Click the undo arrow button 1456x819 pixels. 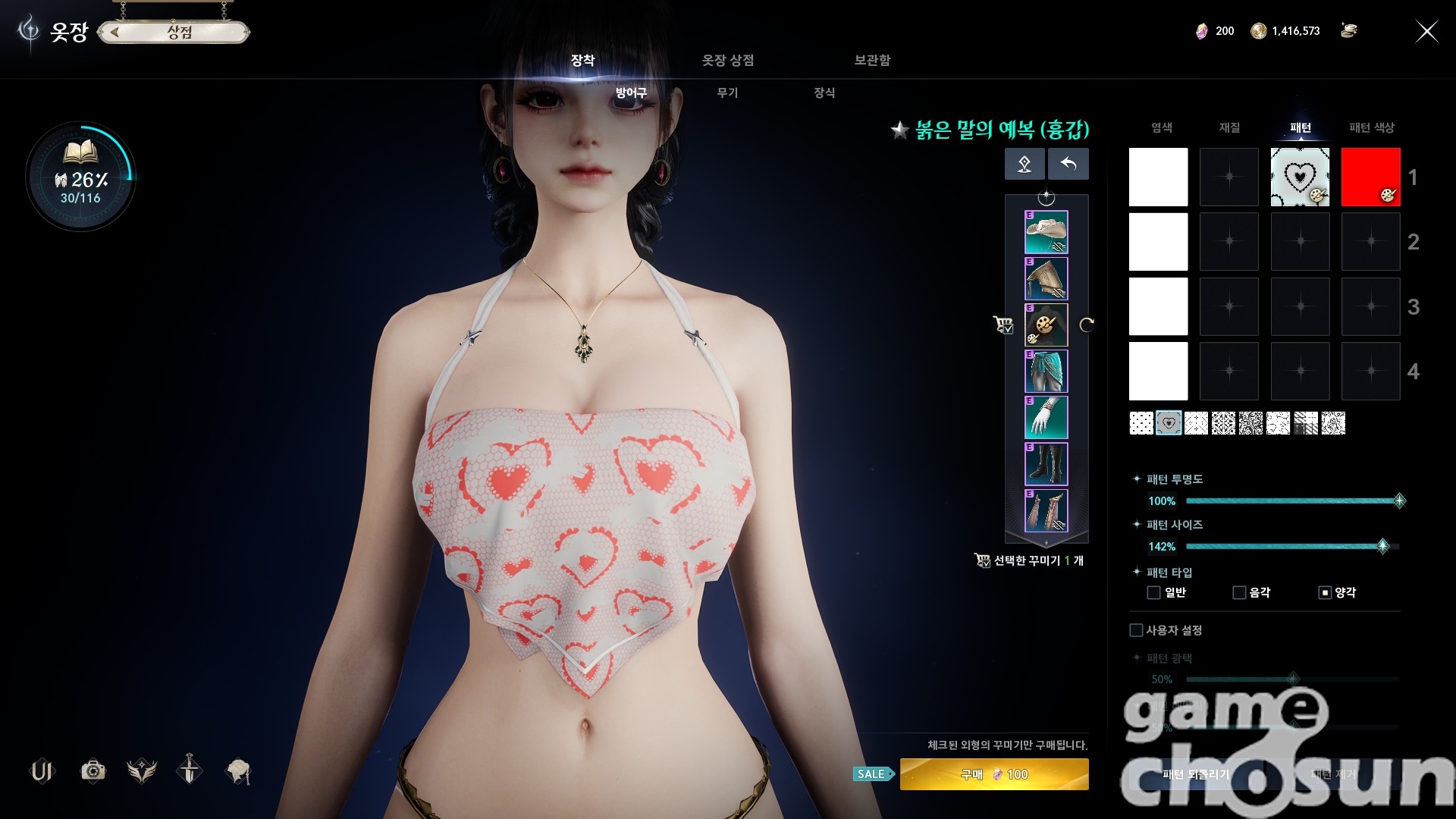pos(1068,164)
